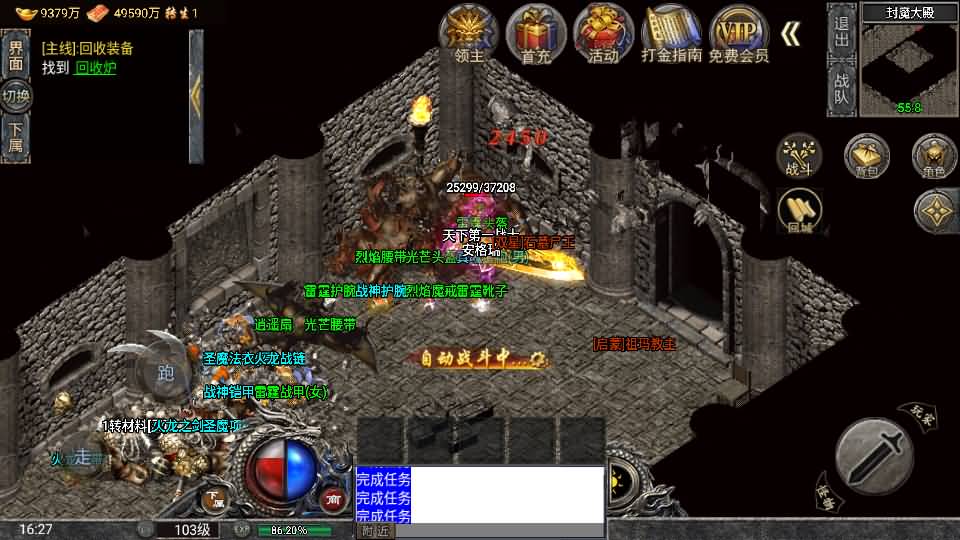Open the 活动 events menu

pyautogui.click(x=603, y=34)
